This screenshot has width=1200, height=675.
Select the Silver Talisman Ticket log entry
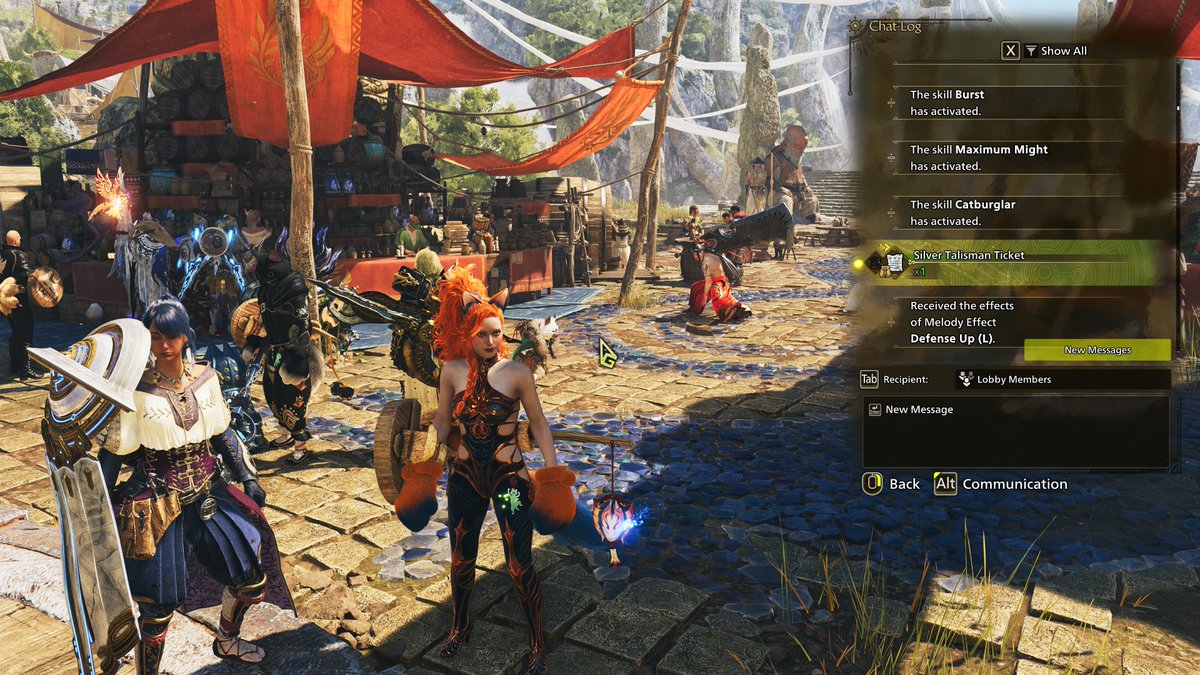[x=1010, y=263]
